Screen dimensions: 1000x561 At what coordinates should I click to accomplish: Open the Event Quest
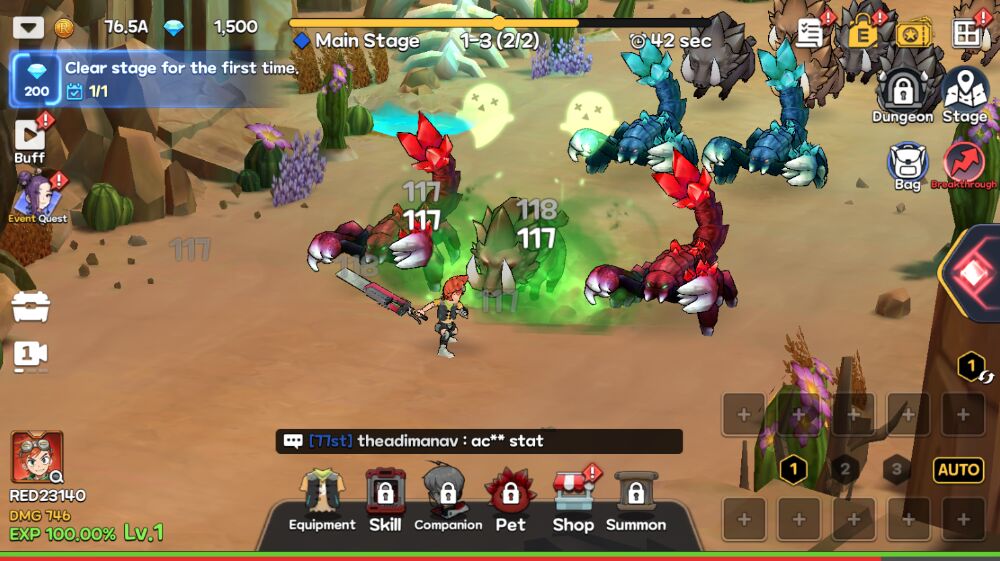[37, 196]
